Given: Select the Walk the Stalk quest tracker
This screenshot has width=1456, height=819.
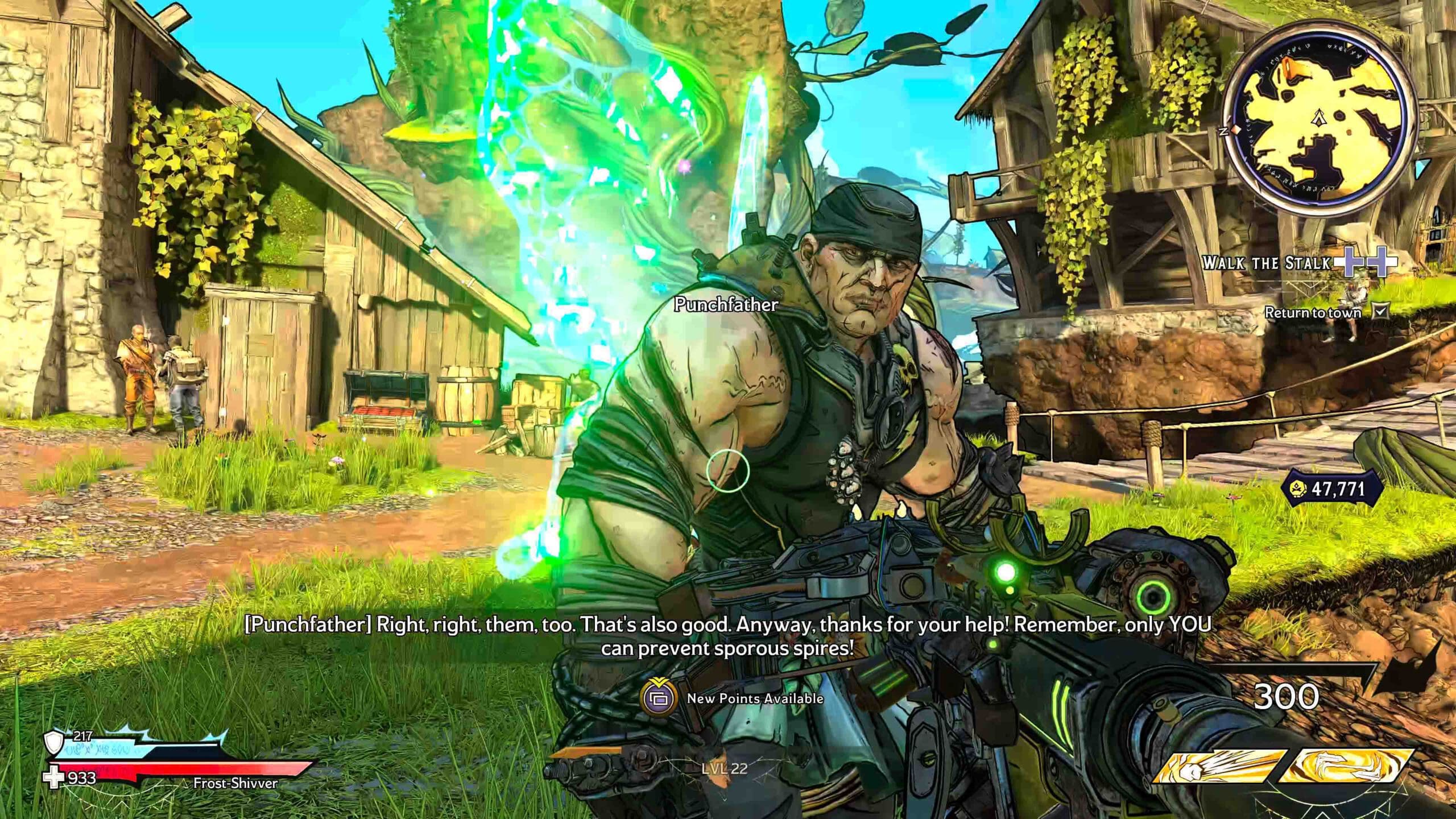Looking at the screenshot, I should tap(1266, 263).
